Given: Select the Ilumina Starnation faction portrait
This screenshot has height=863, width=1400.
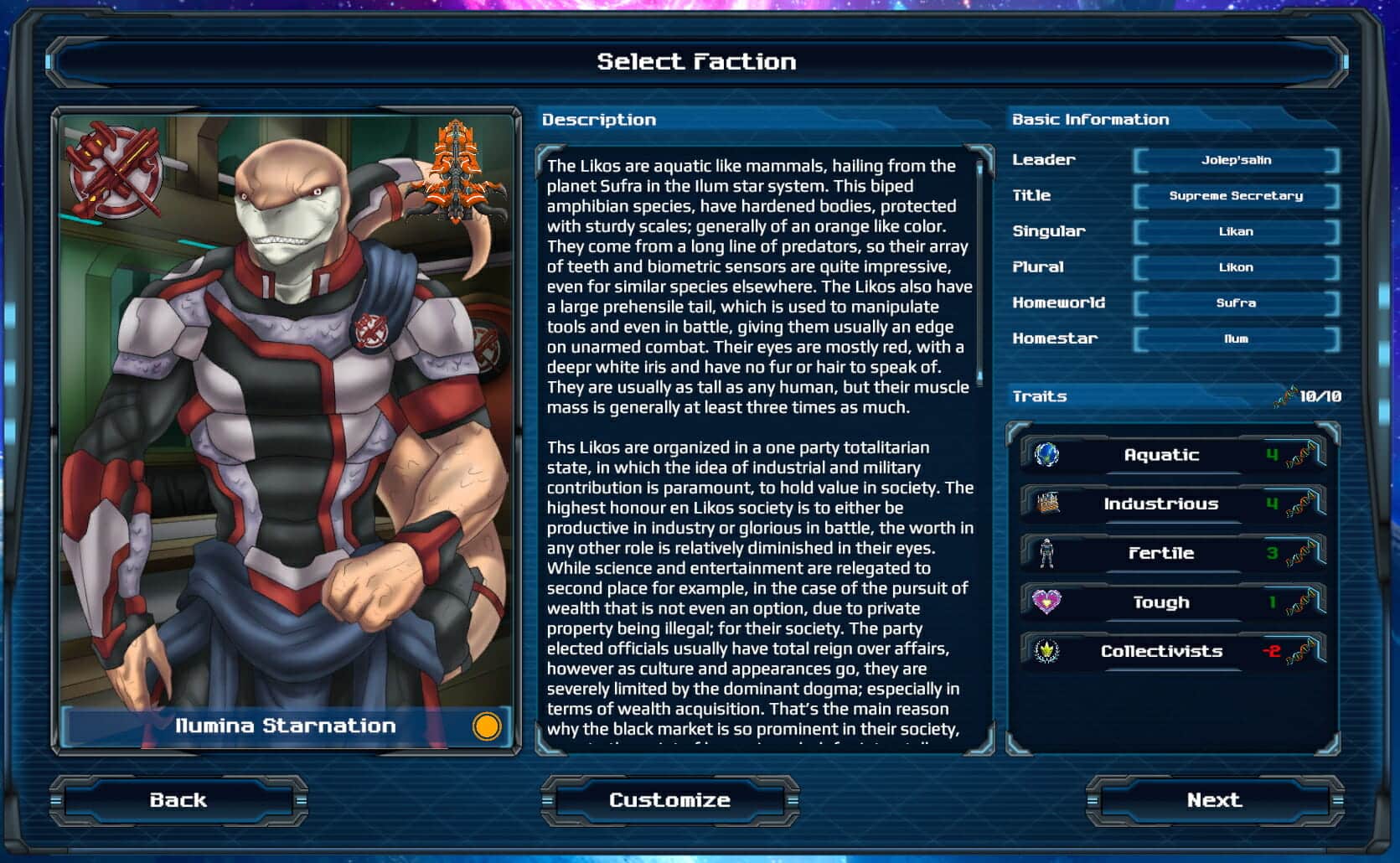Looking at the screenshot, I should click(285, 419).
